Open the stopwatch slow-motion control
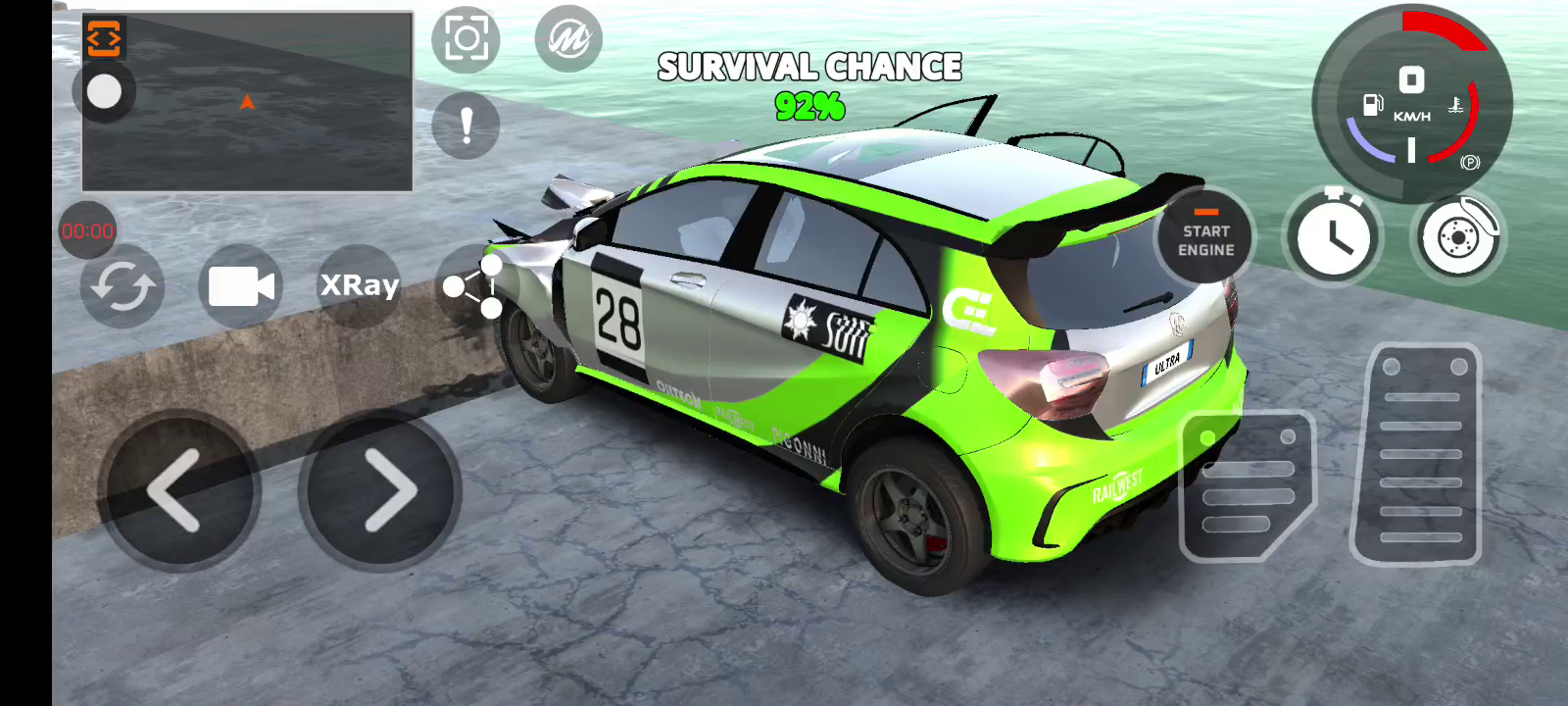 (1333, 236)
